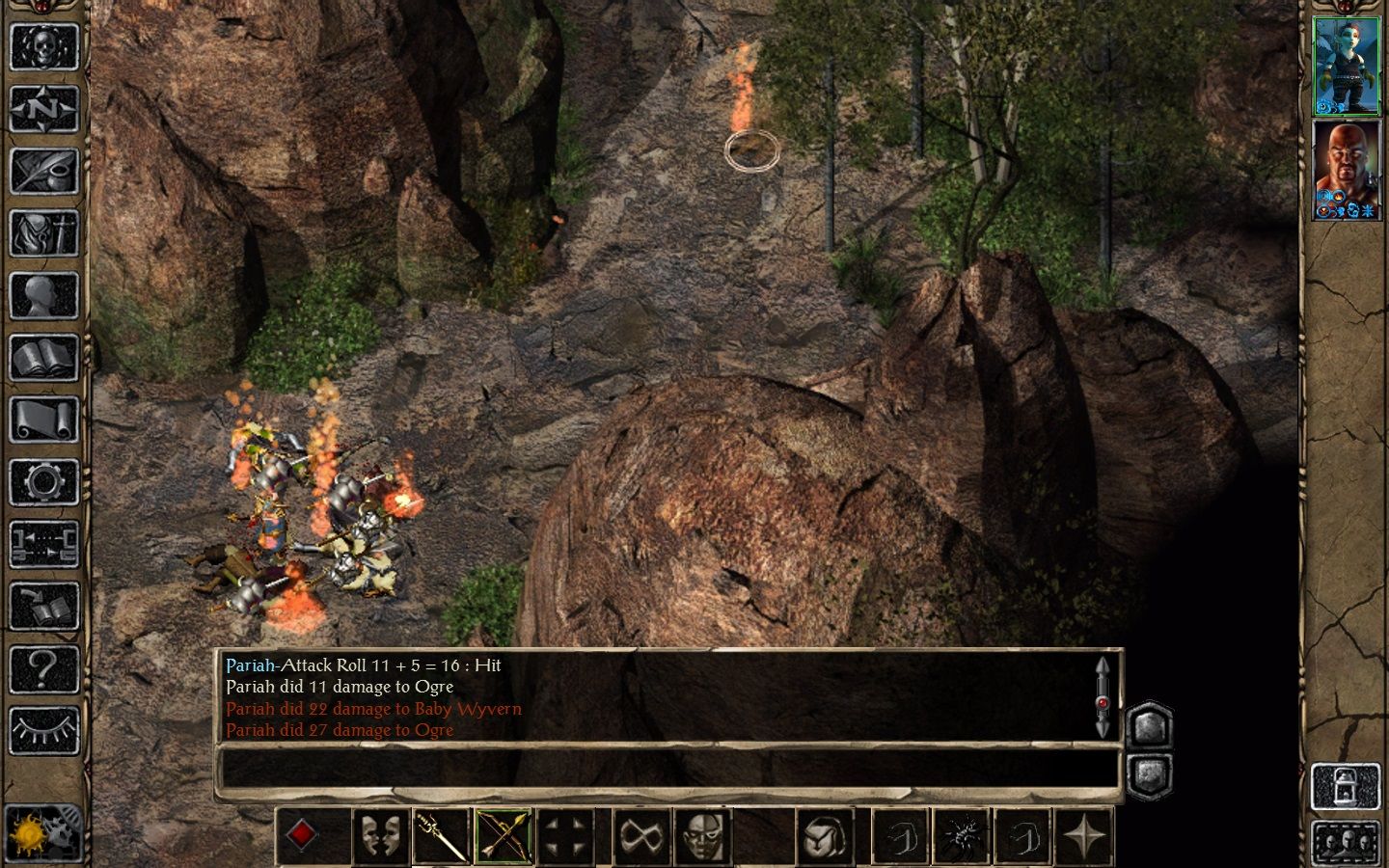This screenshot has width=1389, height=868.
Task: Open the inventory screen button
Action: 43,233
